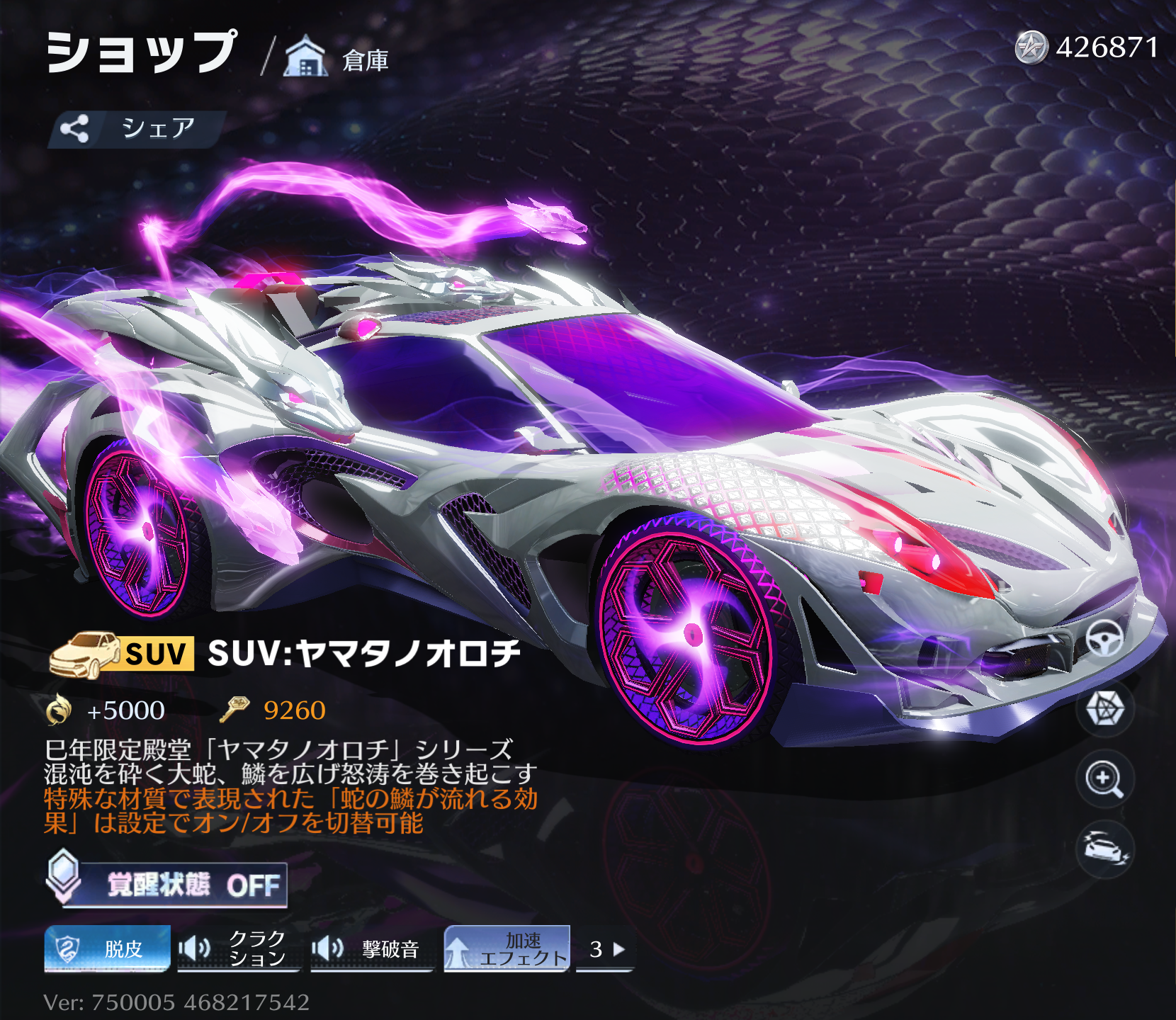Viewport: 1176px width, 1020px height.
Task: Switch to the ショップ shop tab
Action: 142,53
